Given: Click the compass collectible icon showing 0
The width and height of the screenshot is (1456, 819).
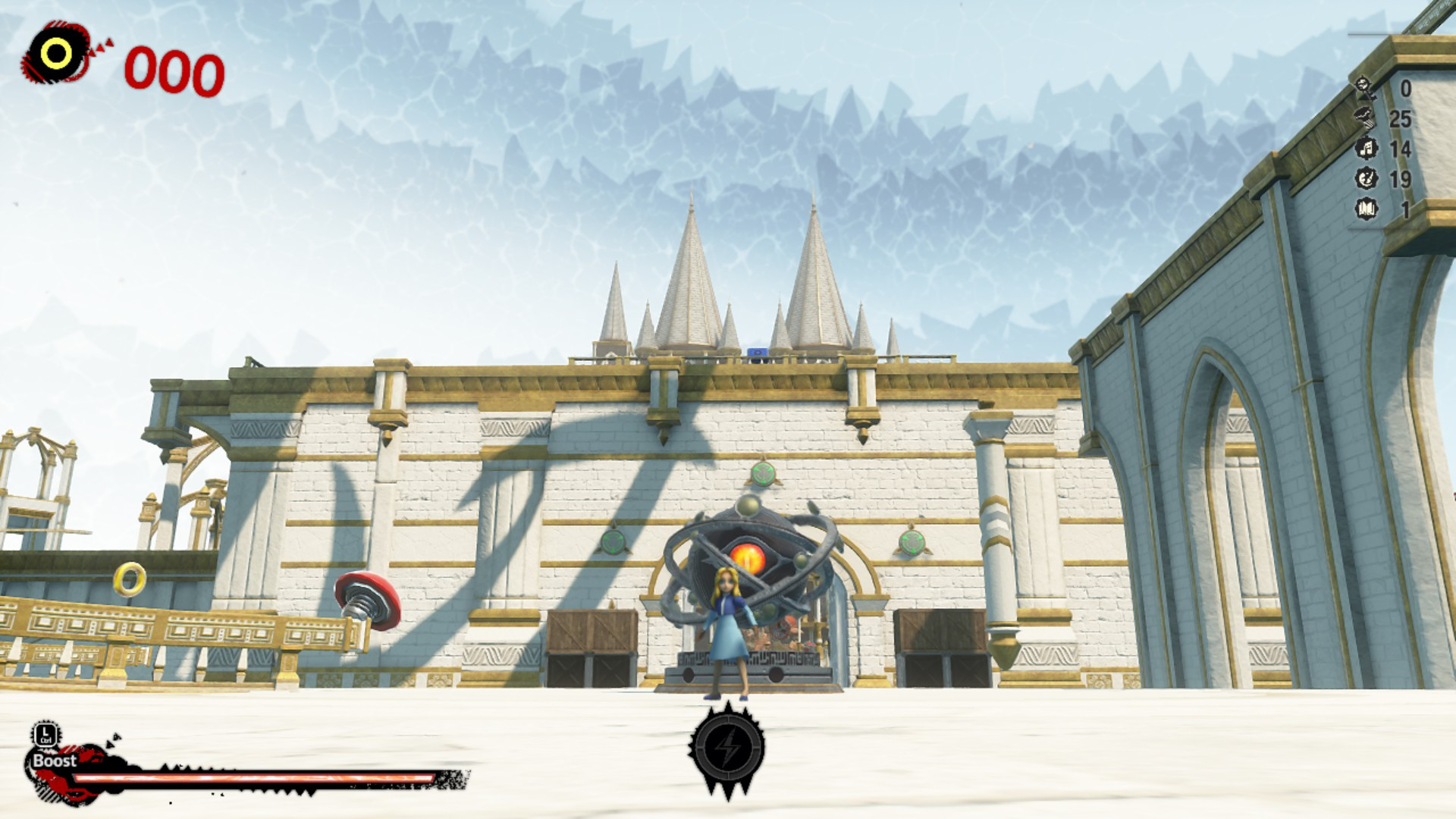Looking at the screenshot, I should (x=1362, y=85).
